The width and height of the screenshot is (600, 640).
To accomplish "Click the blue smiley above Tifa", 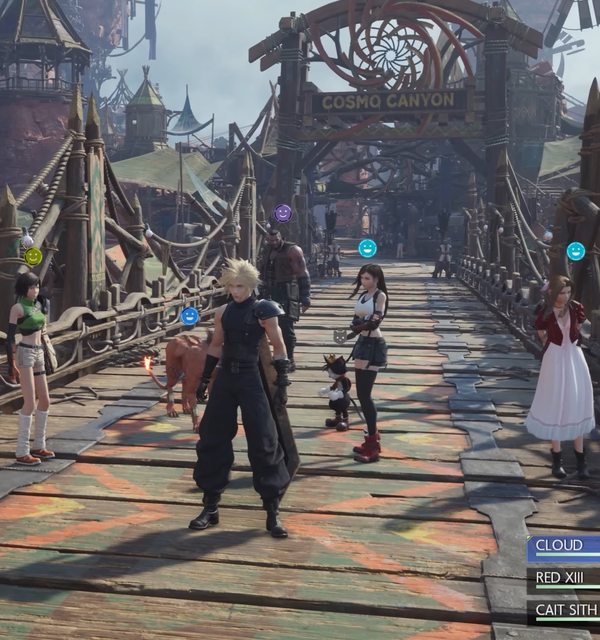I will (x=368, y=248).
